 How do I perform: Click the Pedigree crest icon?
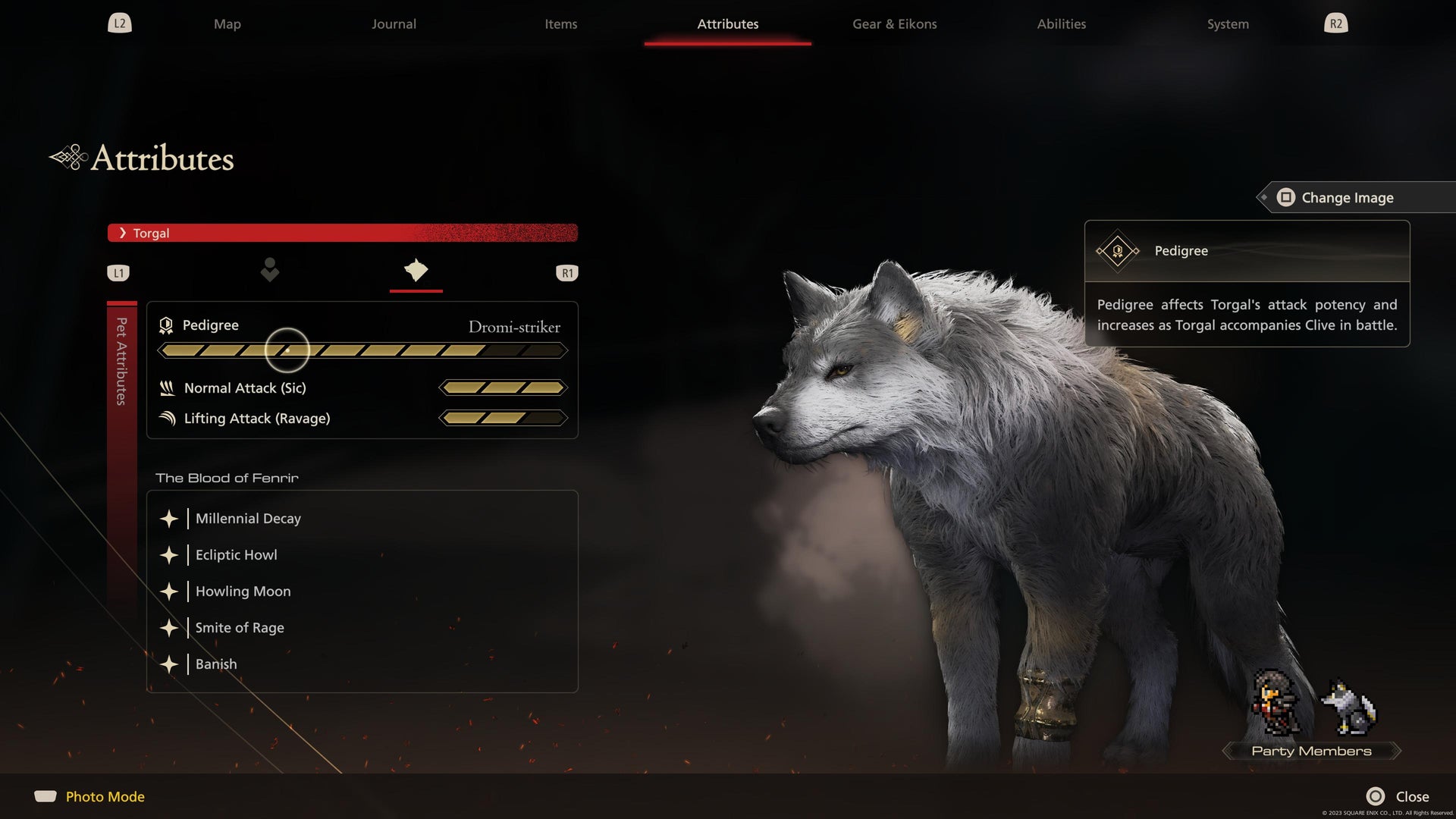(165, 325)
